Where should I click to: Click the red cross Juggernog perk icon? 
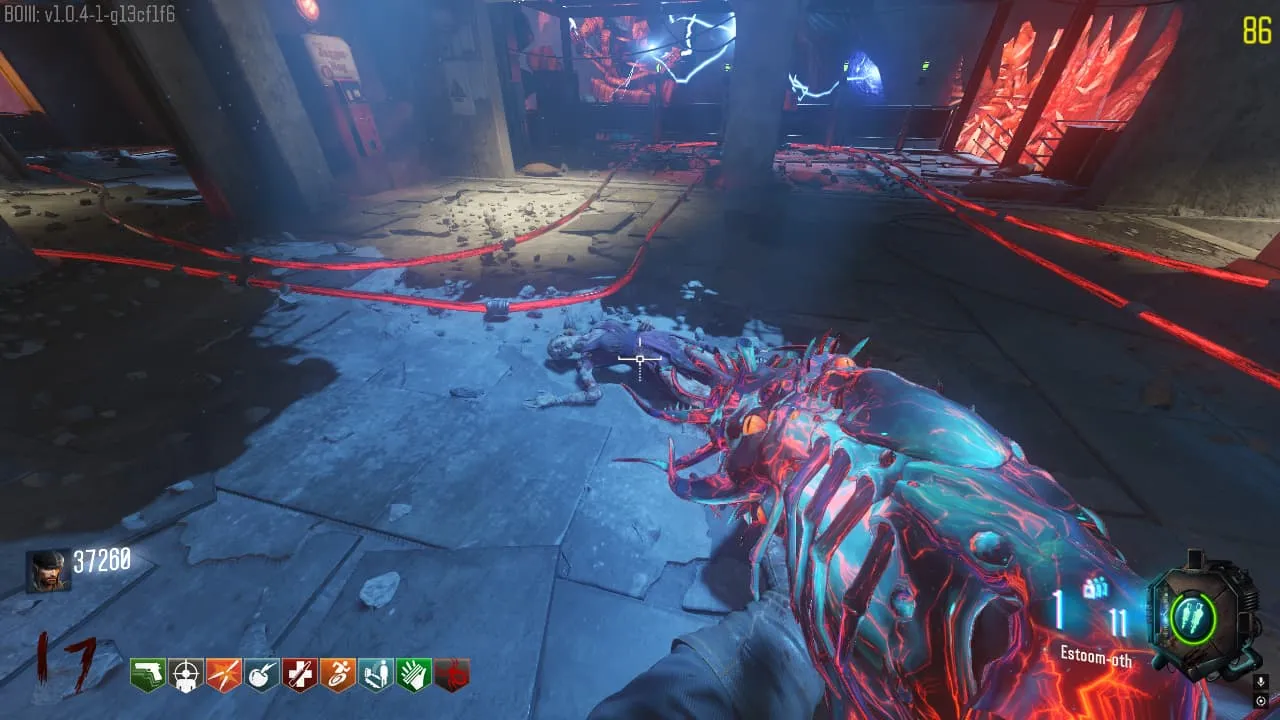click(300, 675)
